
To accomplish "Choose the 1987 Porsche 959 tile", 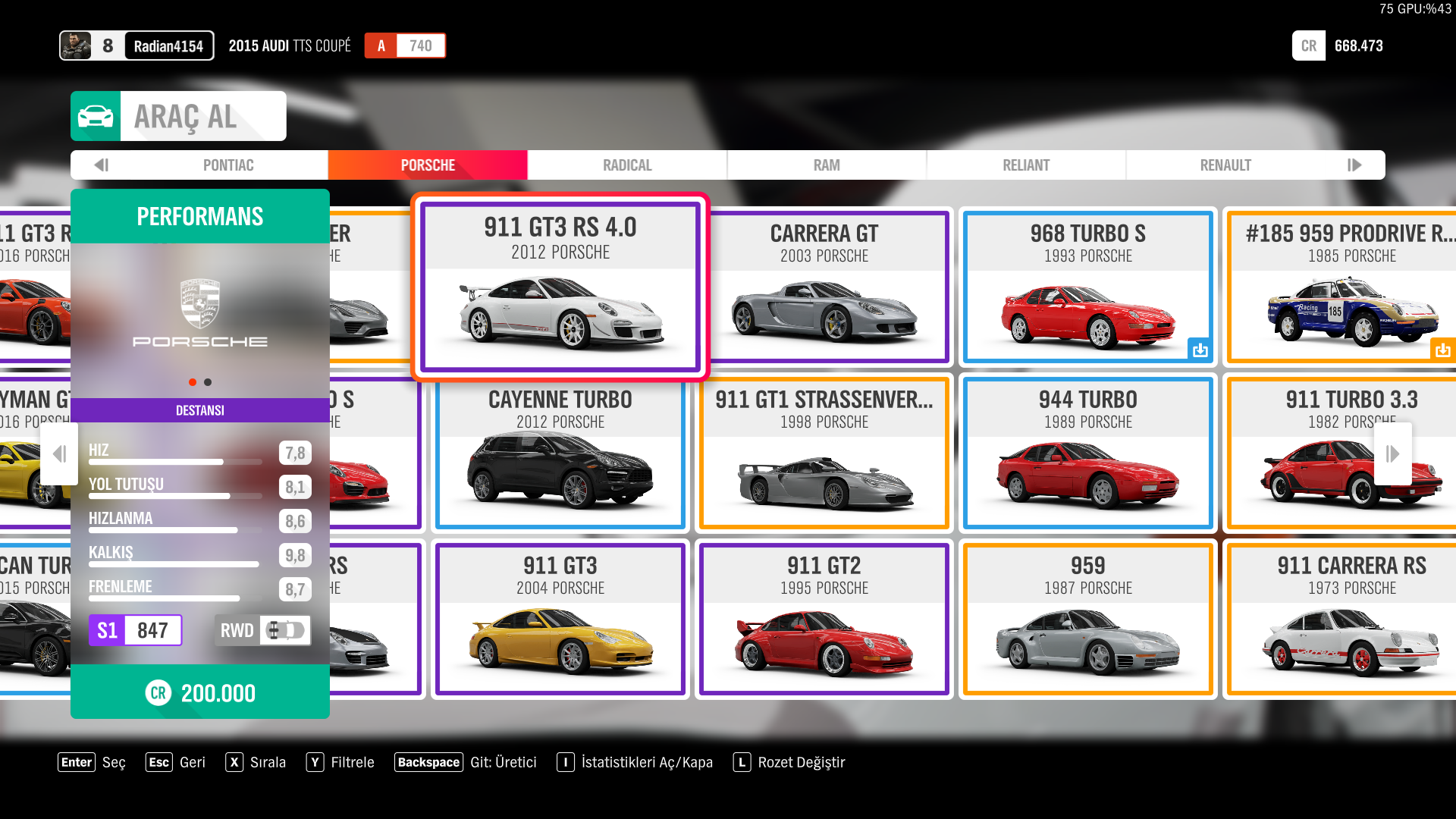I will 1087,619.
